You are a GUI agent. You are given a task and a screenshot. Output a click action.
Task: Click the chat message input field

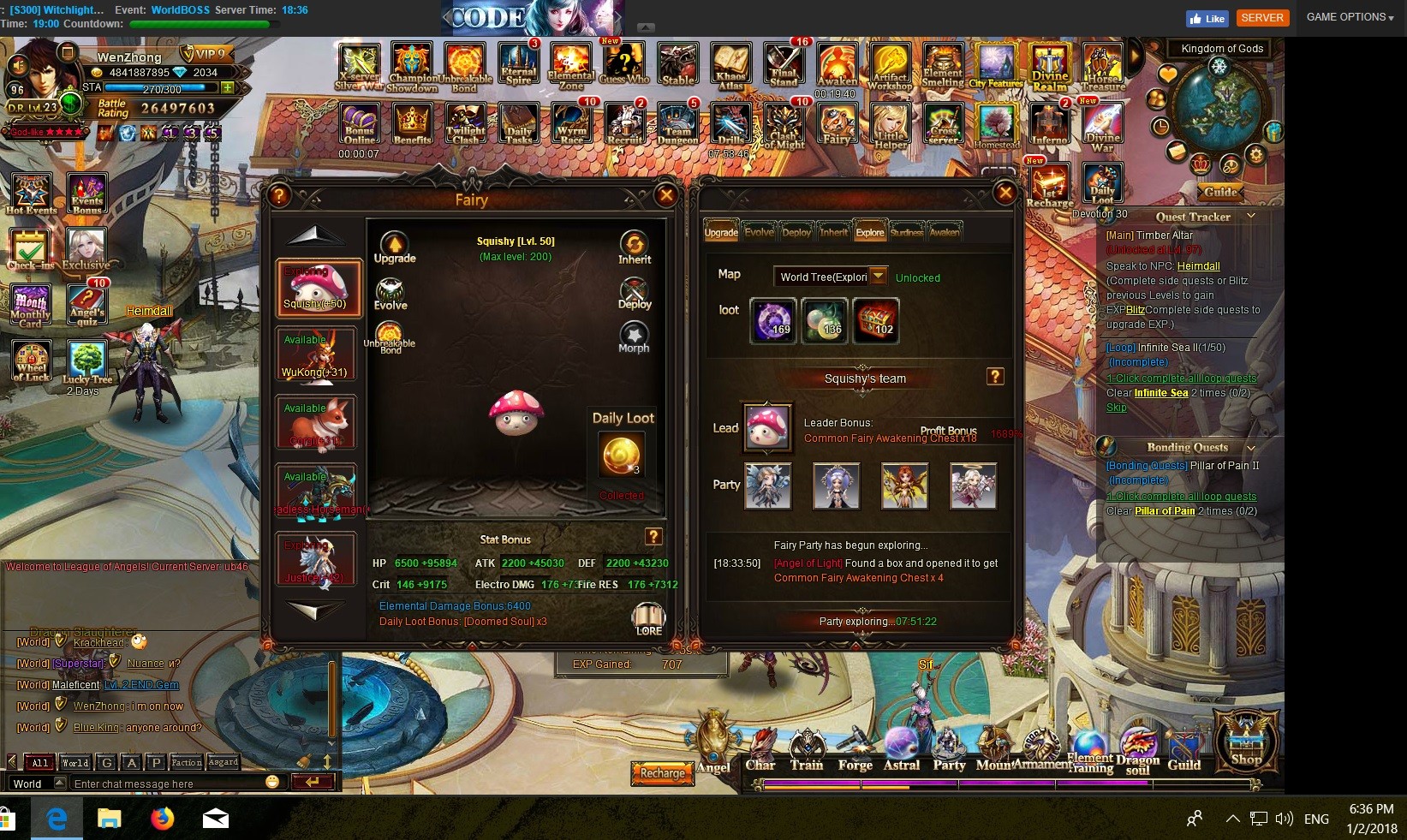click(x=167, y=783)
